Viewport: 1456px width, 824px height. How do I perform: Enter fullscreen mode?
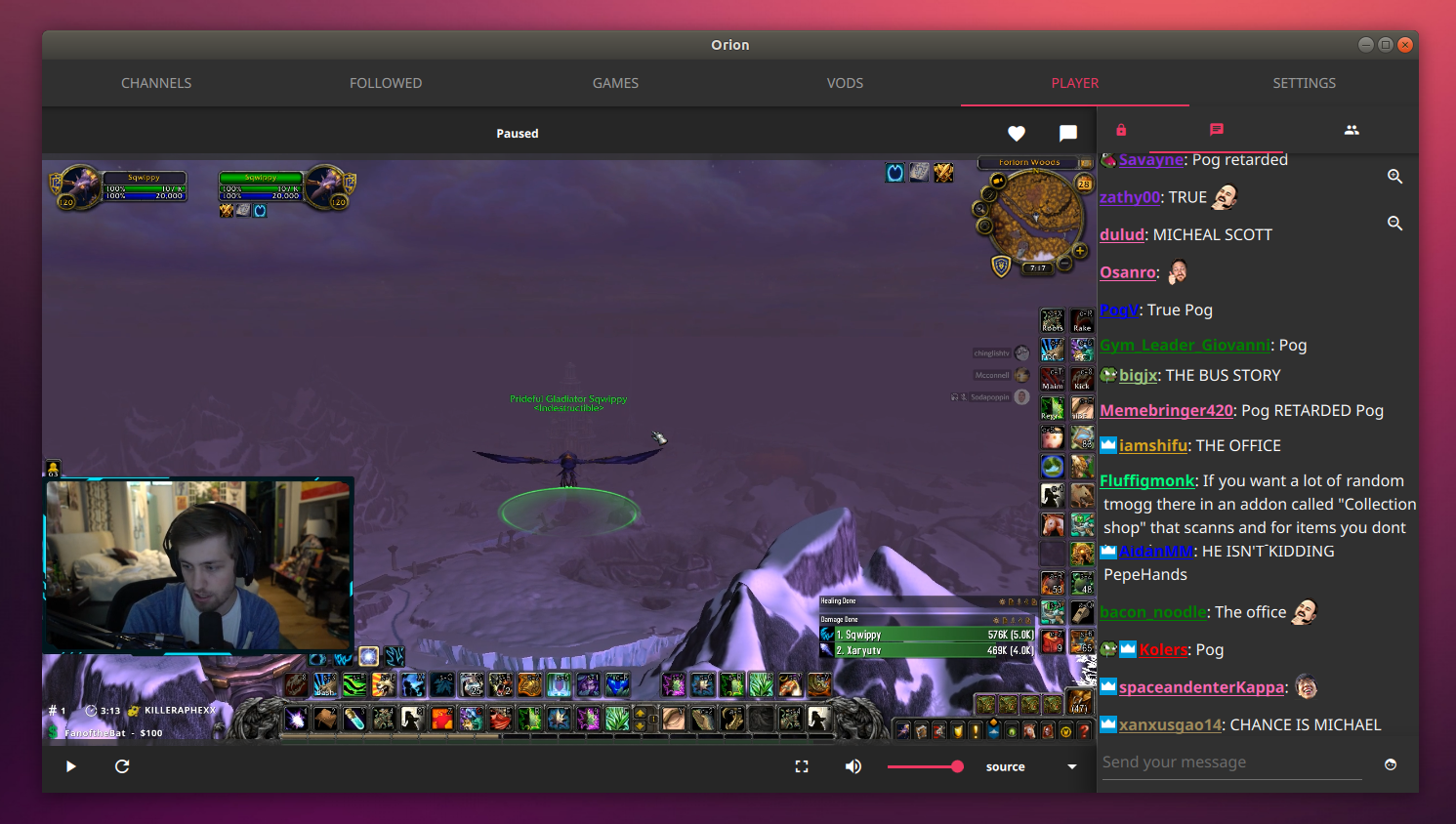[801, 766]
